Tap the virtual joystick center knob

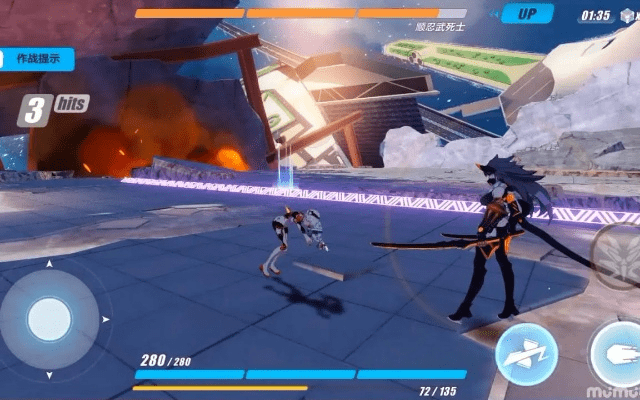pos(50,318)
